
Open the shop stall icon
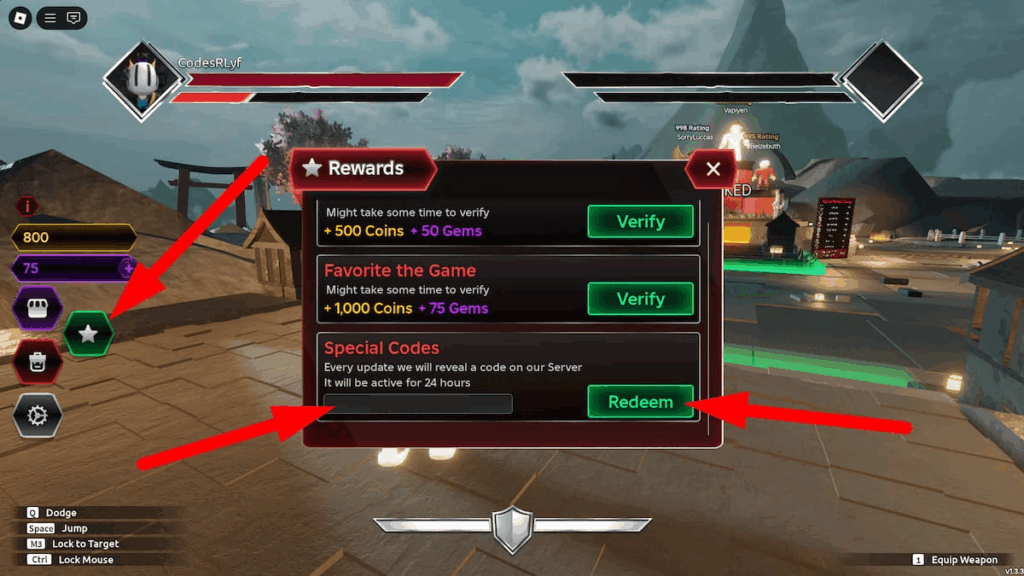tap(37, 308)
